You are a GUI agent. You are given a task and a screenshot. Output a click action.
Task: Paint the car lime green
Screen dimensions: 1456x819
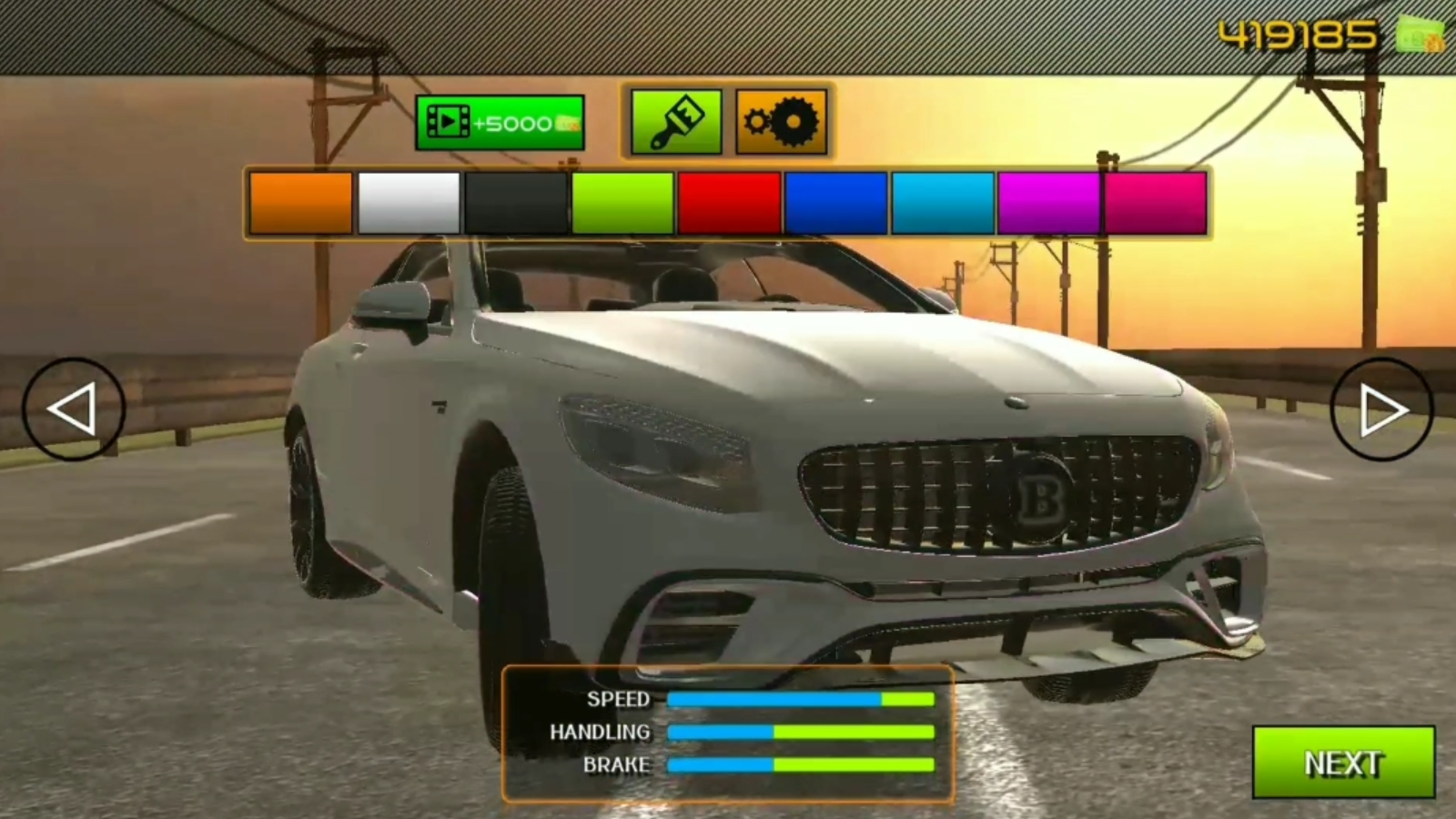point(622,201)
